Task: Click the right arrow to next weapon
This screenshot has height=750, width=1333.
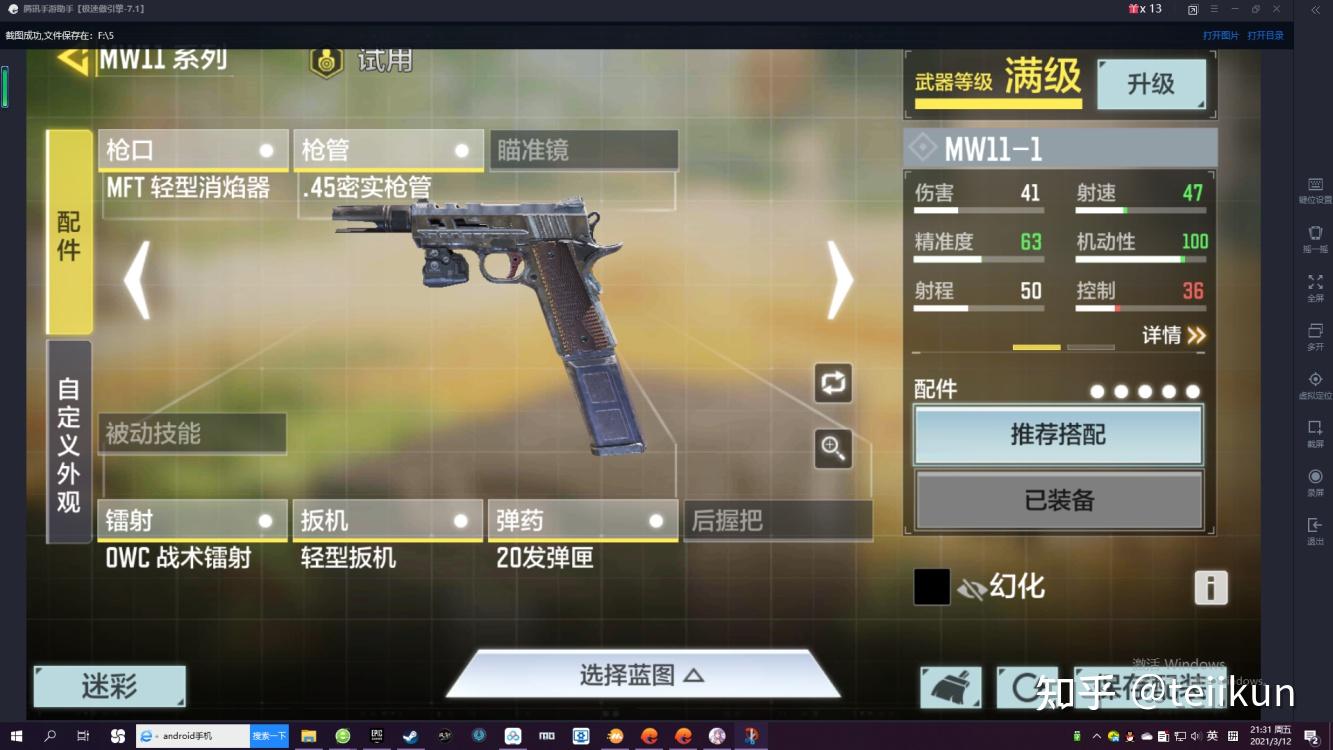Action: (x=838, y=281)
